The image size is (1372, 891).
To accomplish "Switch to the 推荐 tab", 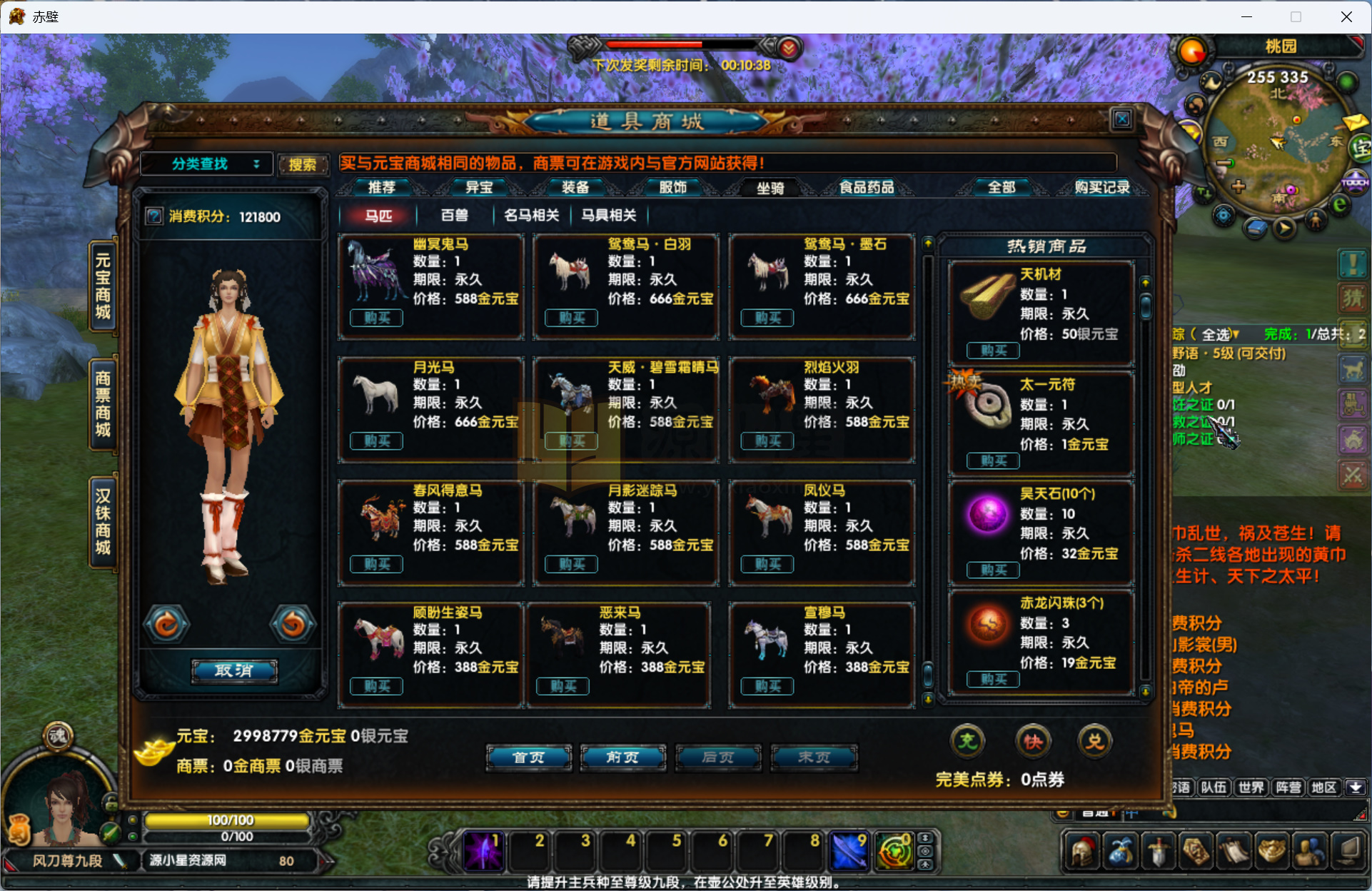I will 381,187.
